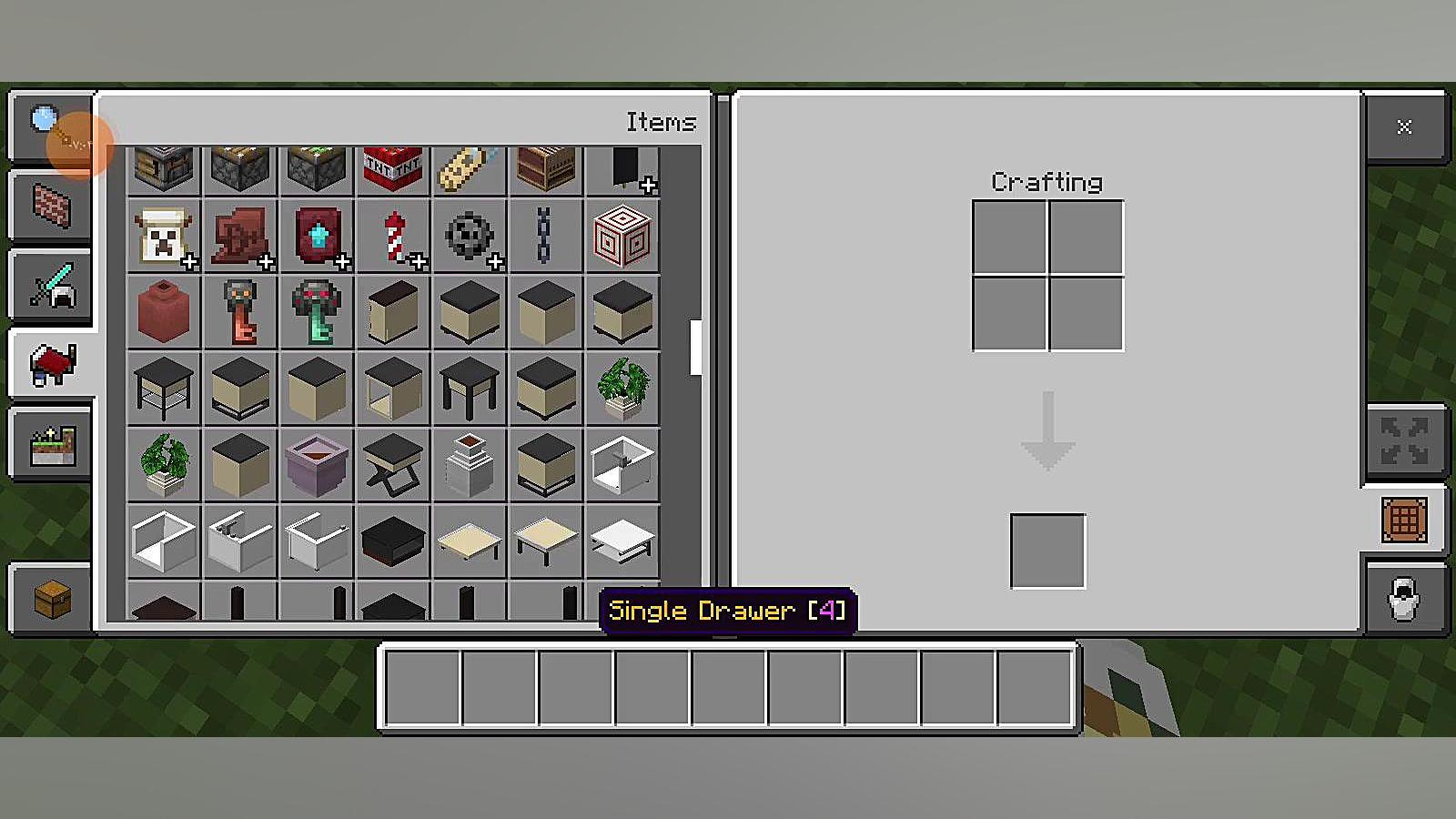Select the purple flower pot item

pos(317,464)
